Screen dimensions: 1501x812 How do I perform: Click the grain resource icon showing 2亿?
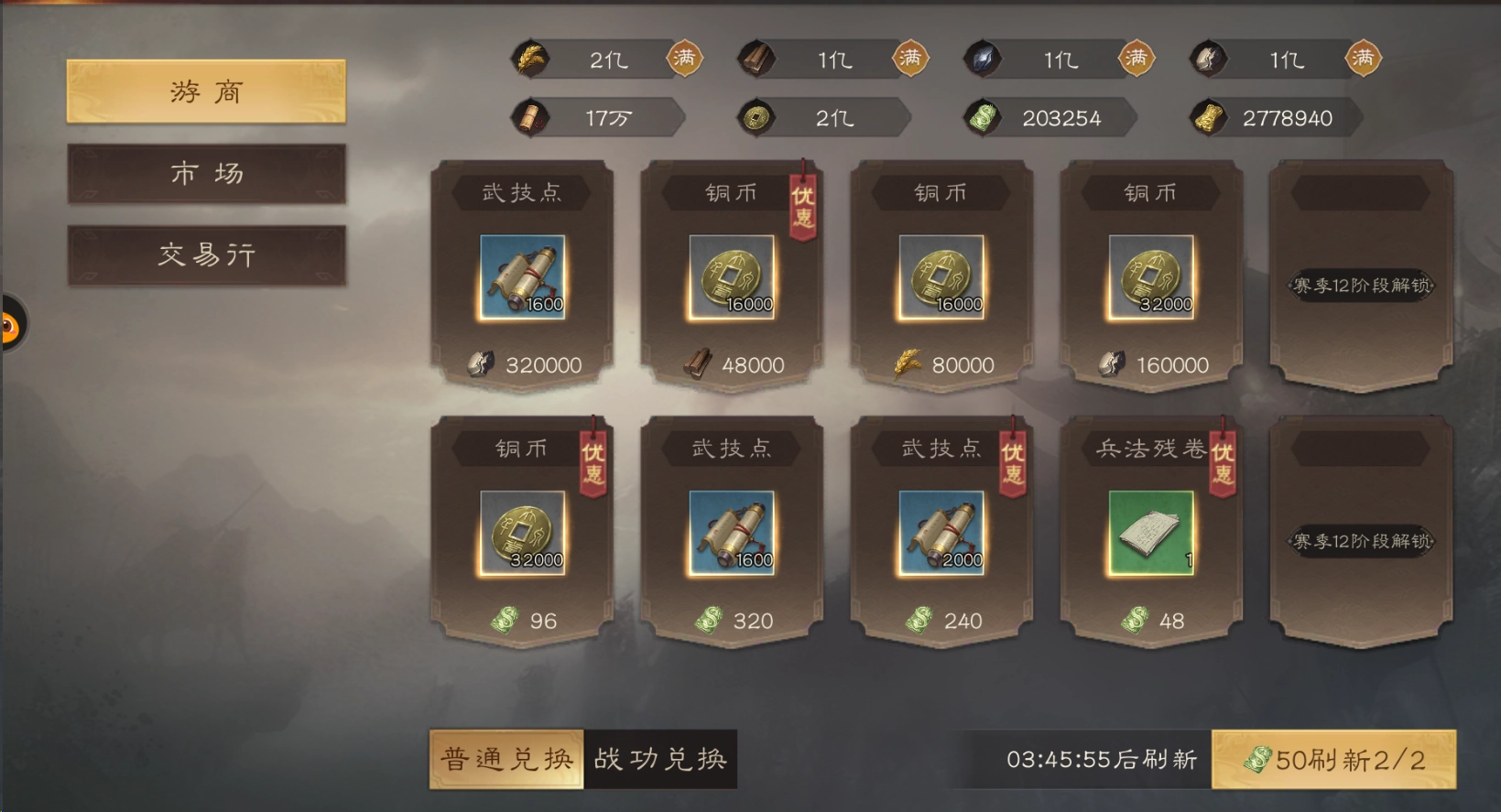[x=531, y=58]
